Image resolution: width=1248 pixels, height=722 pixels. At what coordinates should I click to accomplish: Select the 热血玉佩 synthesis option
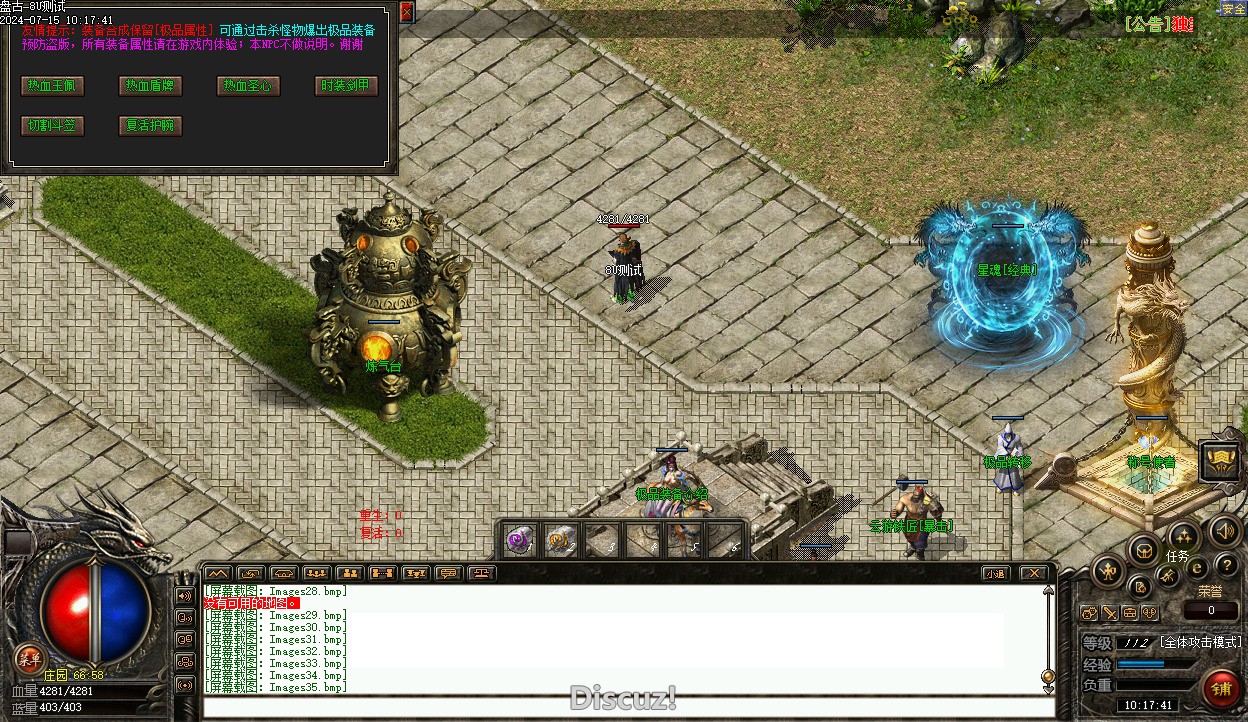click(52, 86)
